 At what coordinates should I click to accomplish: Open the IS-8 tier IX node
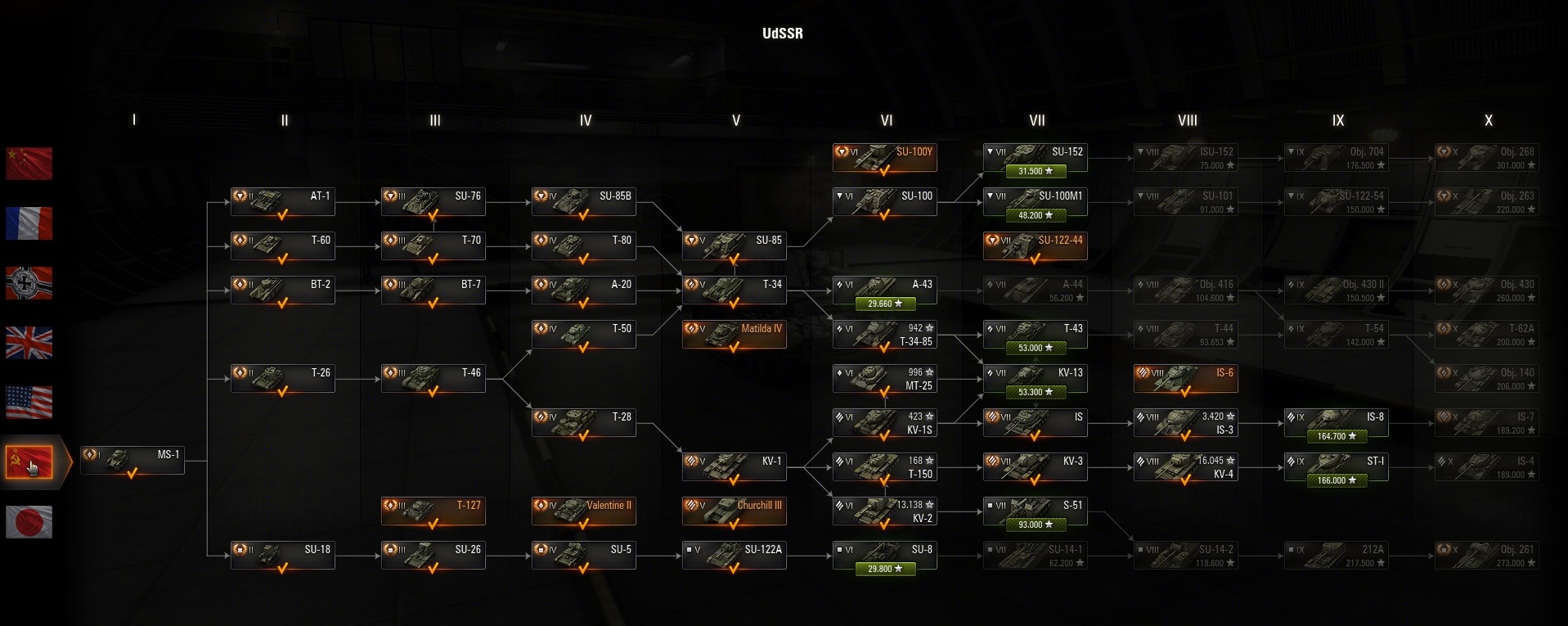click(x=1336, y=422)
